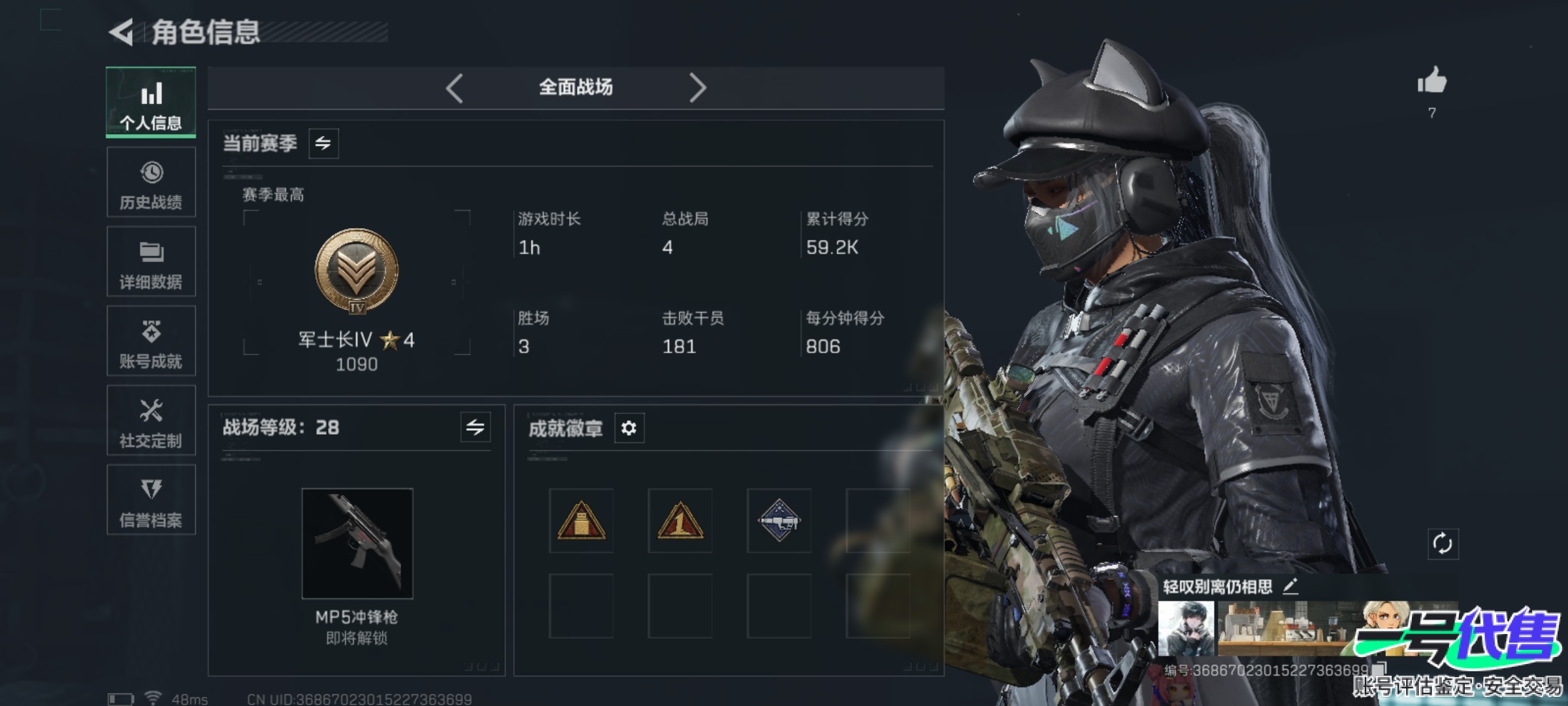Open the 账号成就 tab

[151, 341]
